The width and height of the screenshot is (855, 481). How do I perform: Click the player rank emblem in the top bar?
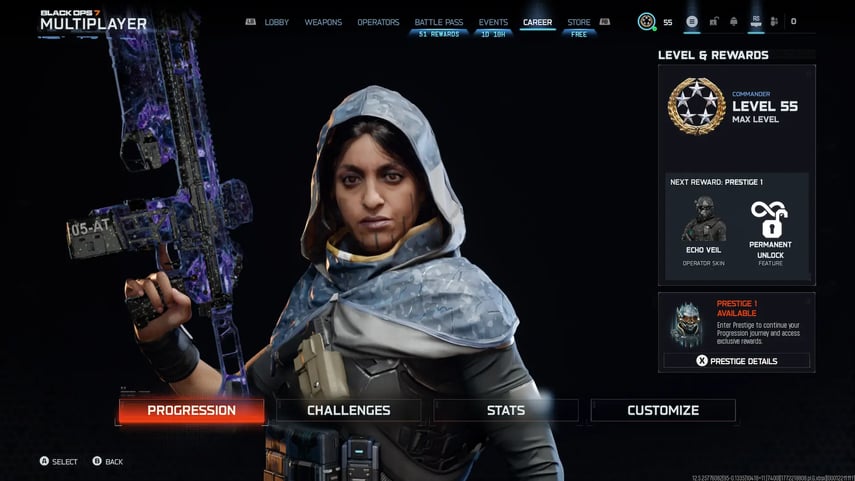647,22
